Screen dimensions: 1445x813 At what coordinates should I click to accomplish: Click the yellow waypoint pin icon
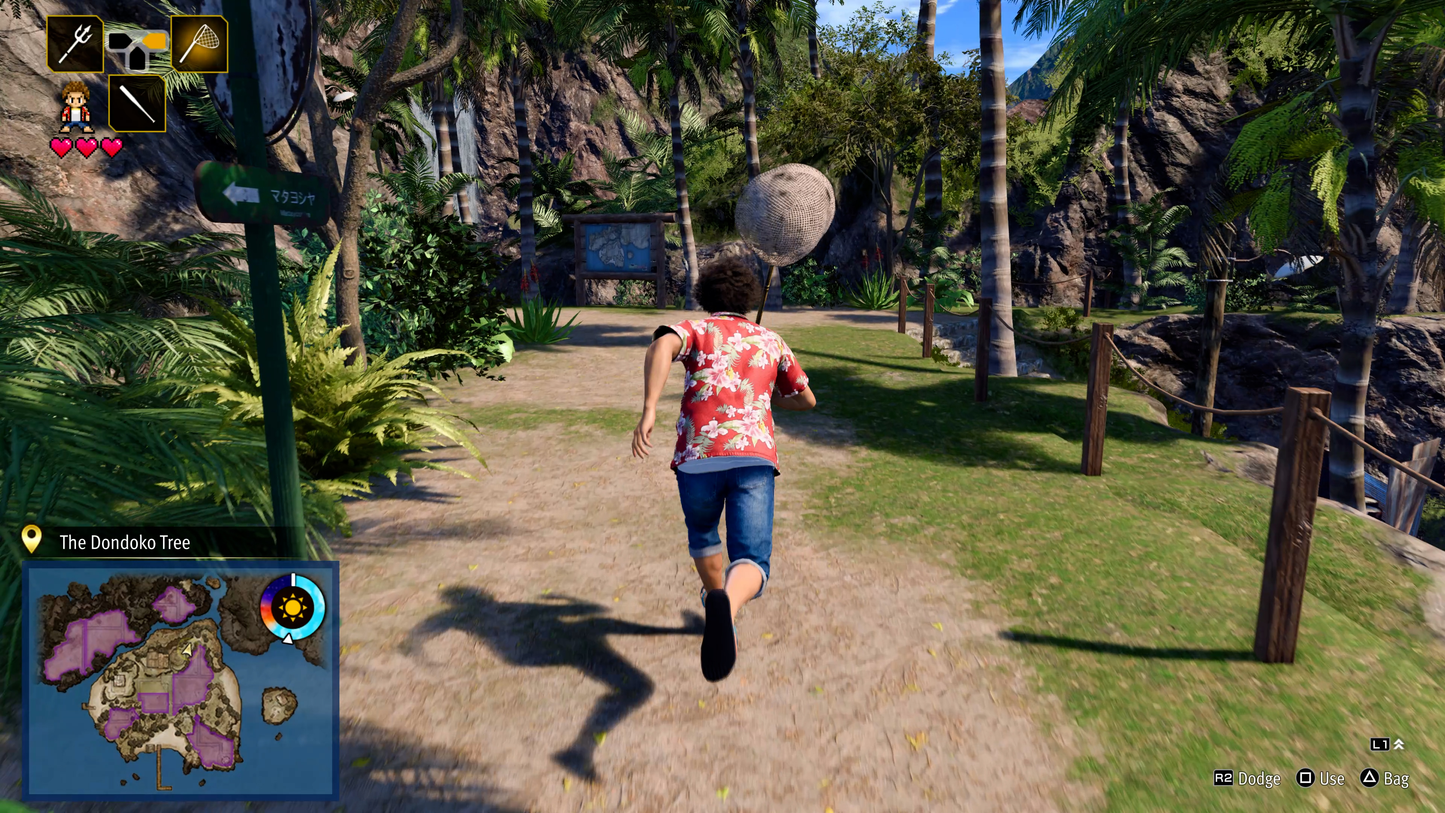(x=33, y=541)
